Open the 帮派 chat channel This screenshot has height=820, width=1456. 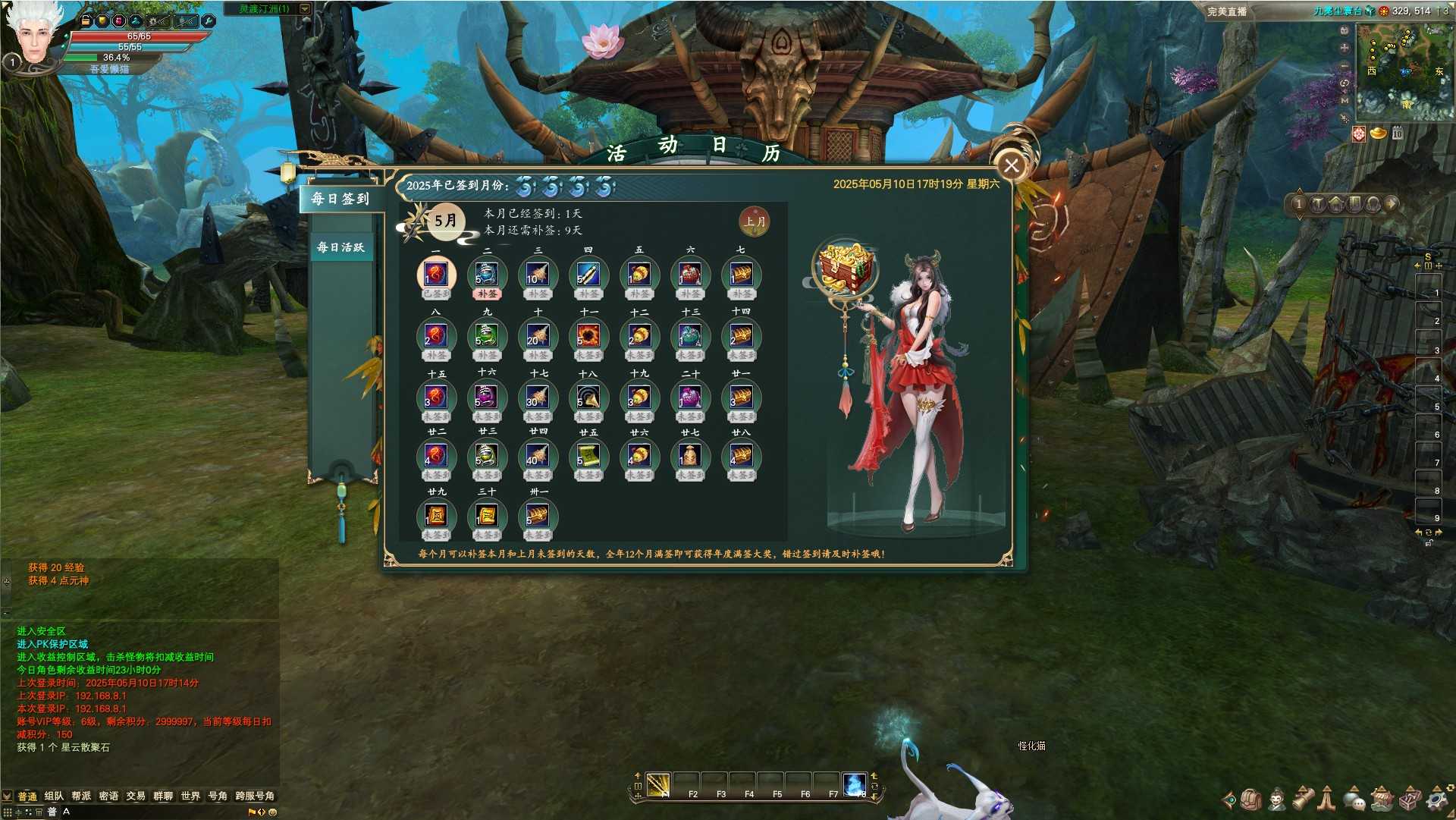coord(81,796)
